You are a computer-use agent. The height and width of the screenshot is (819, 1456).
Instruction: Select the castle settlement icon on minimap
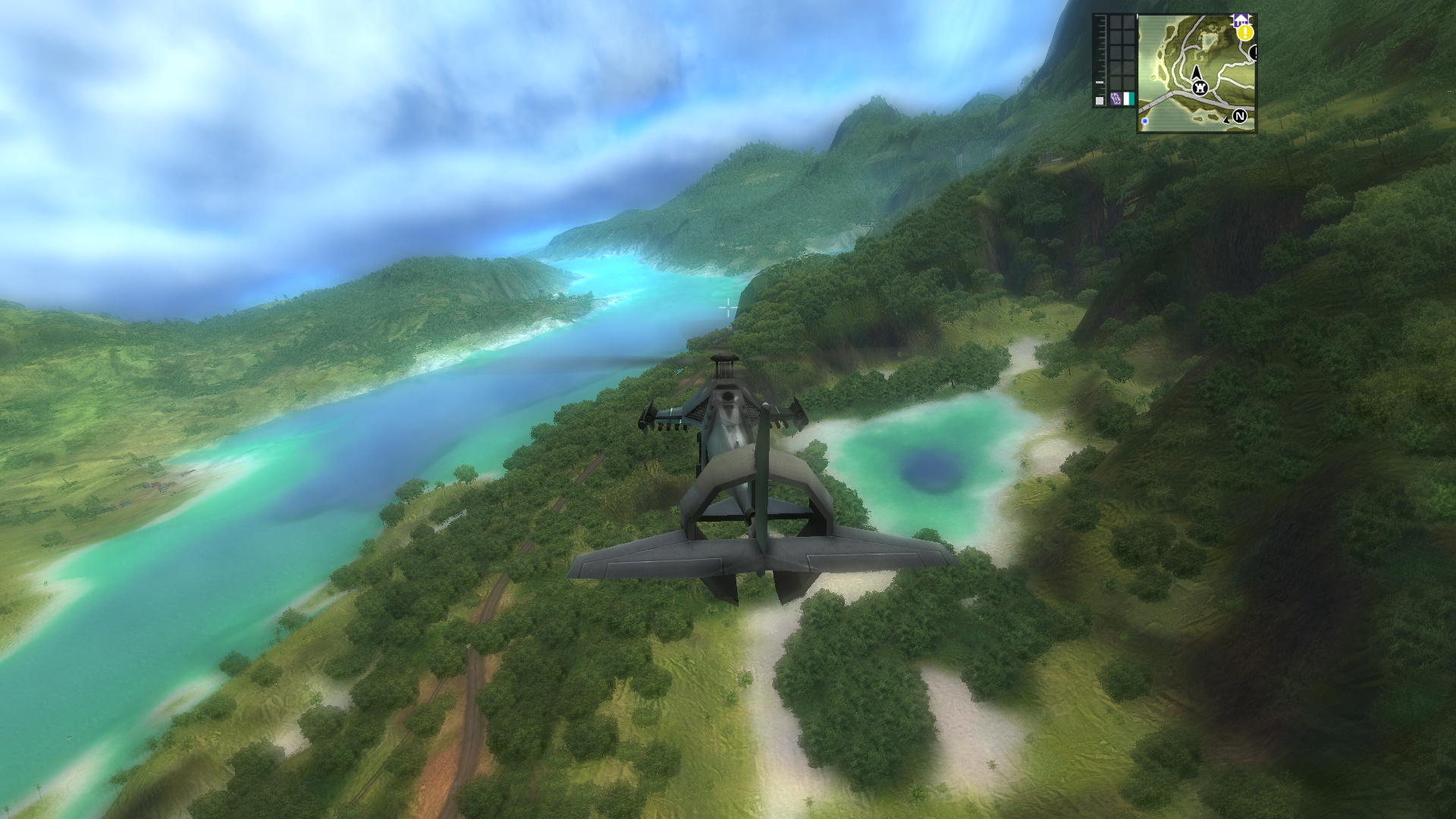coord(1200,89)
